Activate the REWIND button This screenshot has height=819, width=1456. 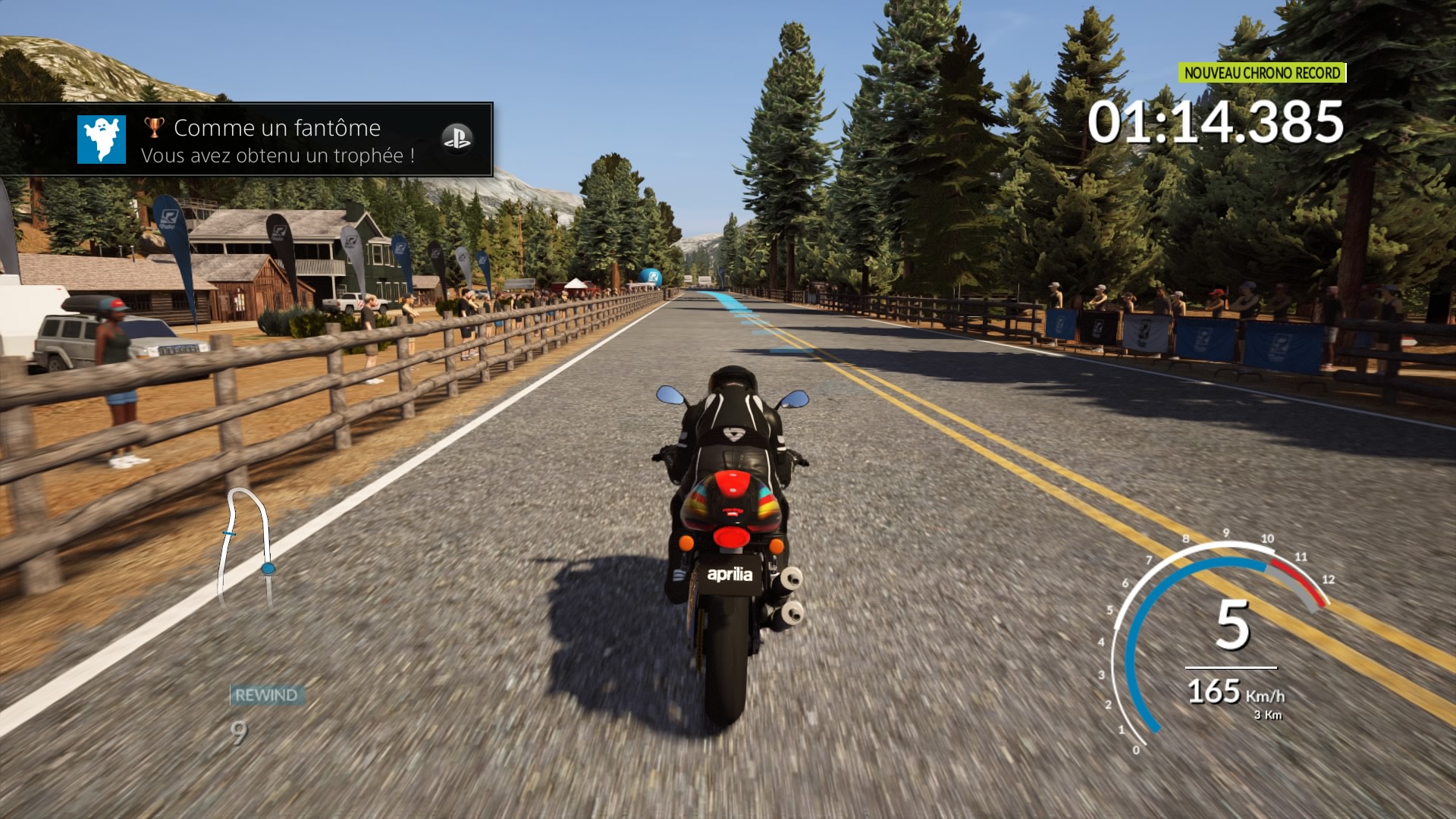tap(266, 695)
